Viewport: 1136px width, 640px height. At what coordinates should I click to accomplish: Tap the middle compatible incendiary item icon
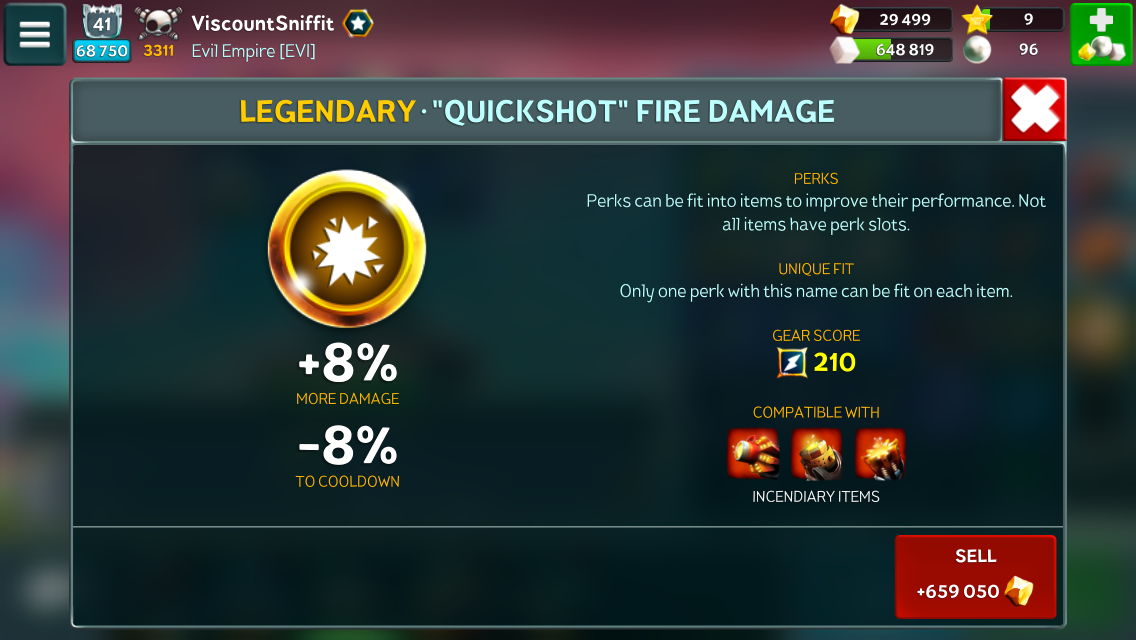tap(816, 454)
